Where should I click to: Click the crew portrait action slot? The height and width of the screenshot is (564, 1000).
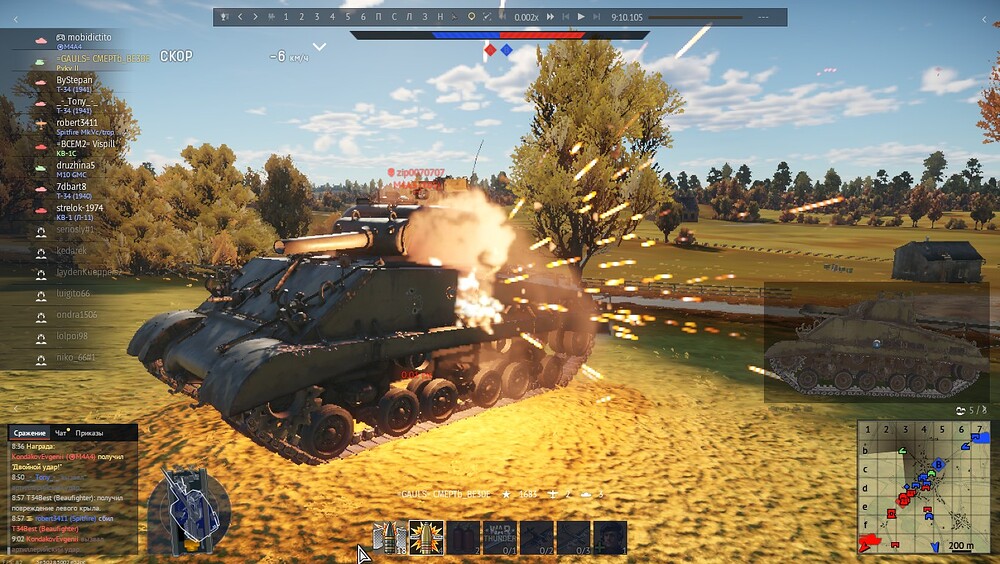point(609,537)
